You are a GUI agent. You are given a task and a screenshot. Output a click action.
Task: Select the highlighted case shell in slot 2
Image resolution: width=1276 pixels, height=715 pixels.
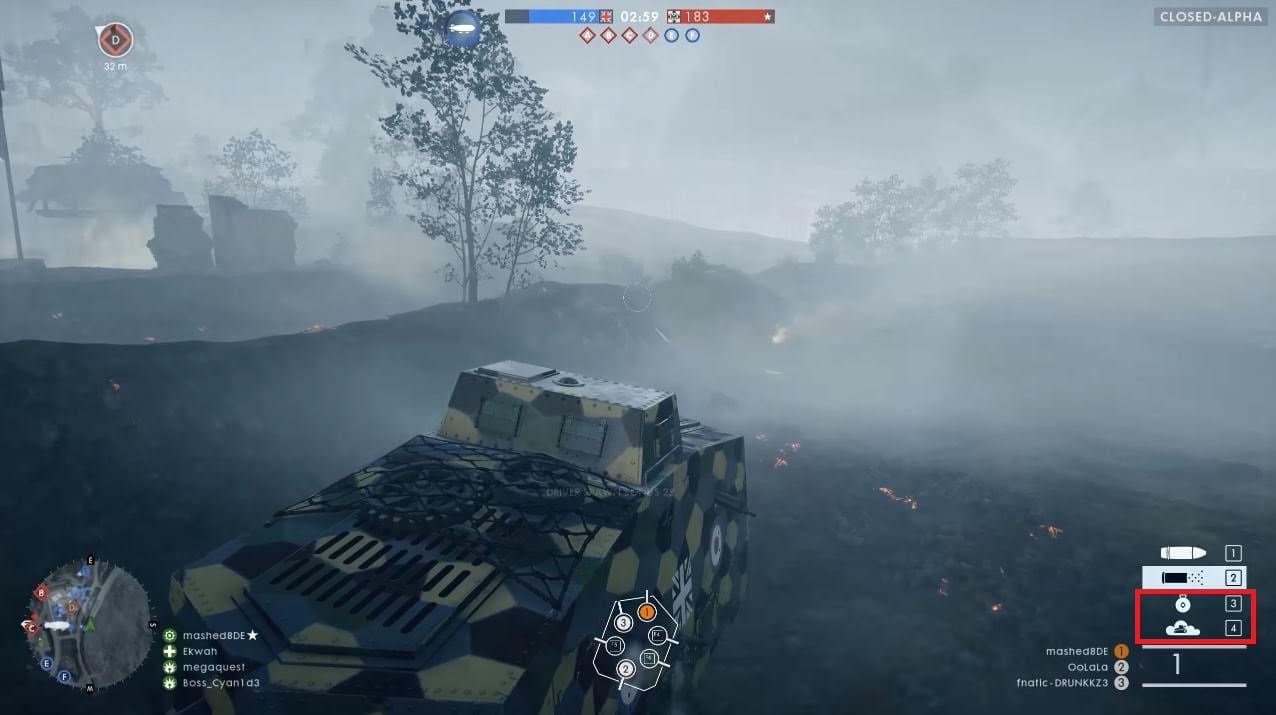coord(1180,577)
